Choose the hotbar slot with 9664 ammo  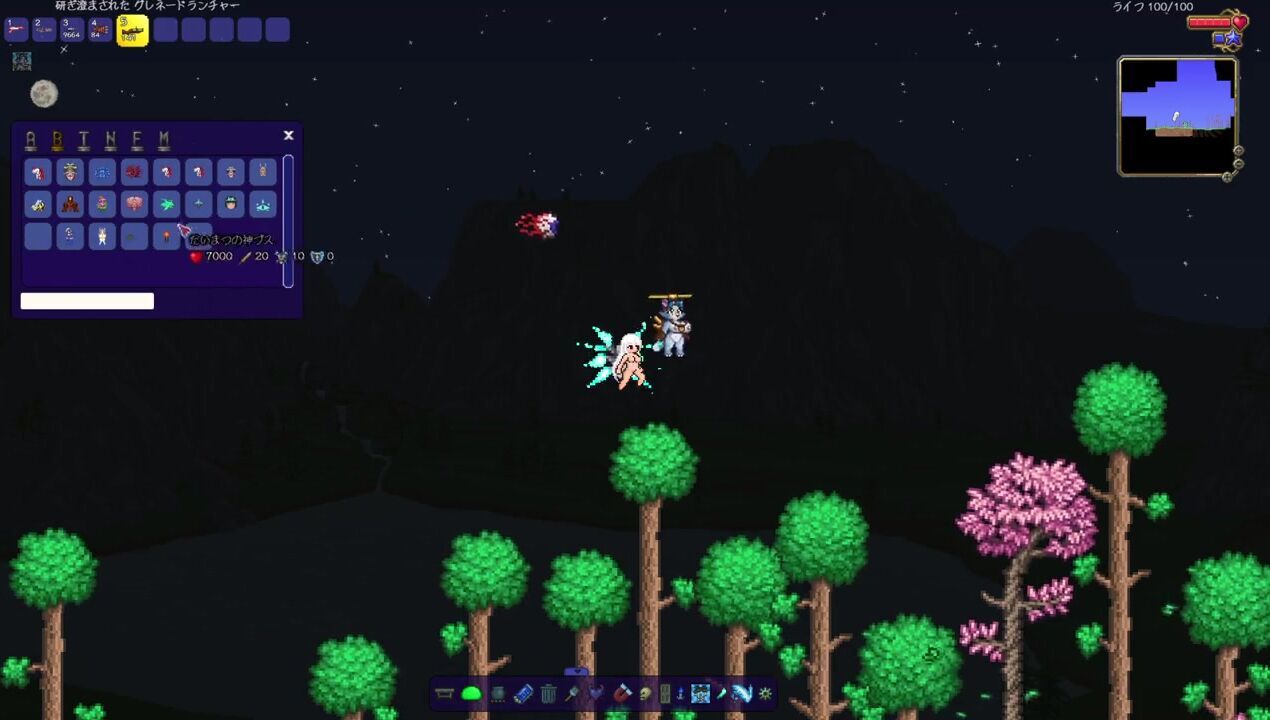coord(73,29)
